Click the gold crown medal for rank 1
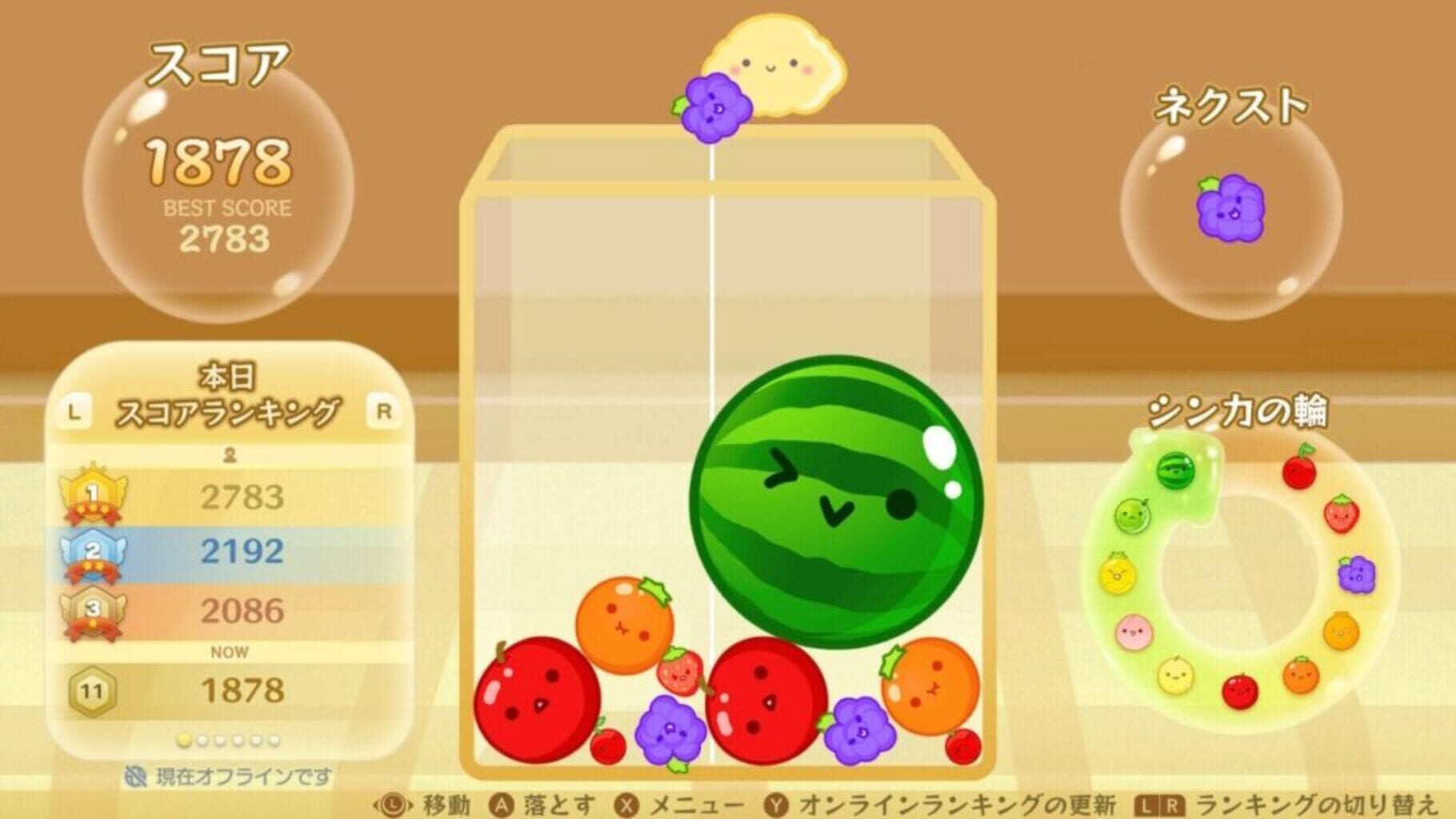Viewport: 1456px width, 819px height. coord(93,494)
